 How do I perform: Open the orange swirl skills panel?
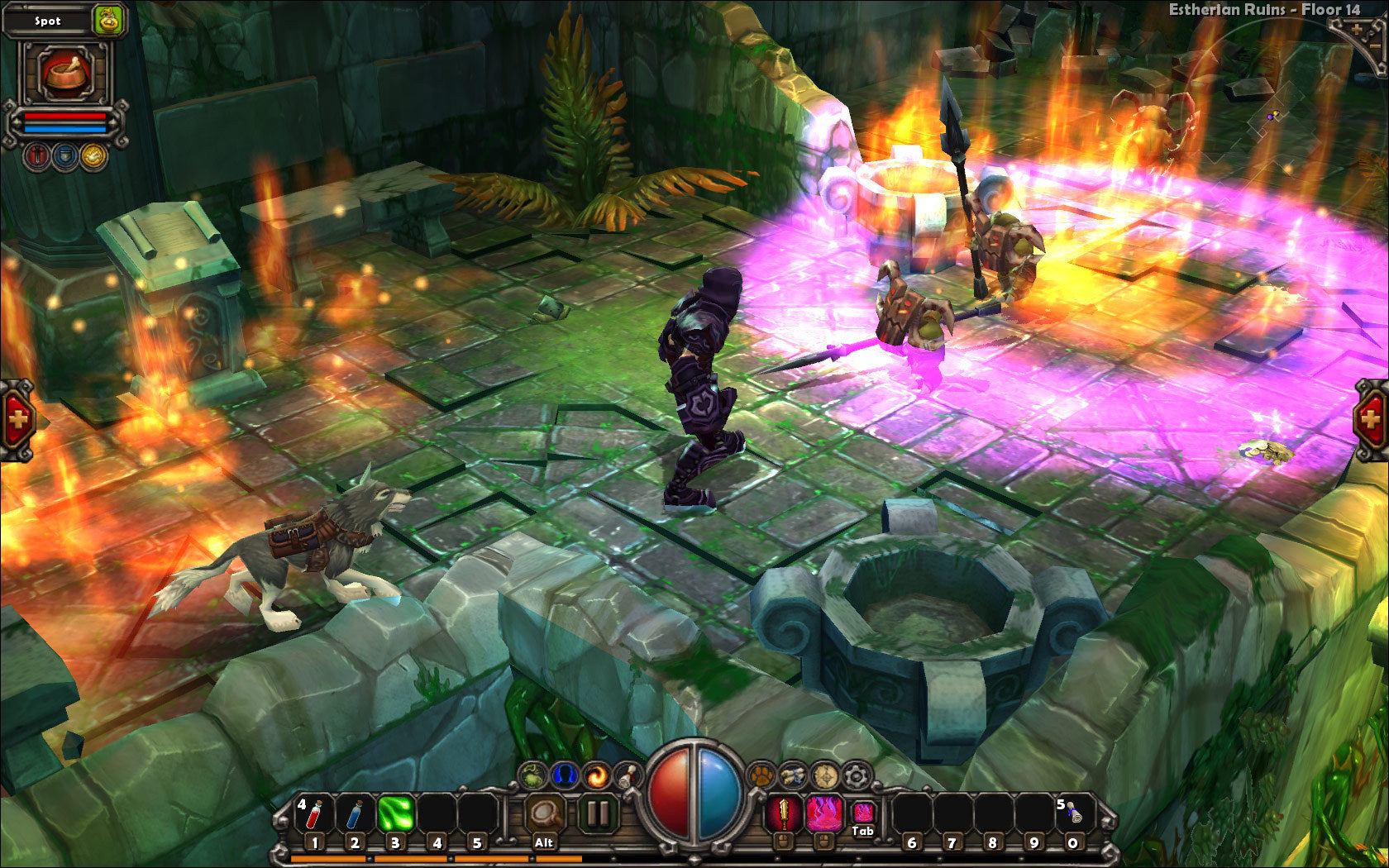tap(595, 775)
